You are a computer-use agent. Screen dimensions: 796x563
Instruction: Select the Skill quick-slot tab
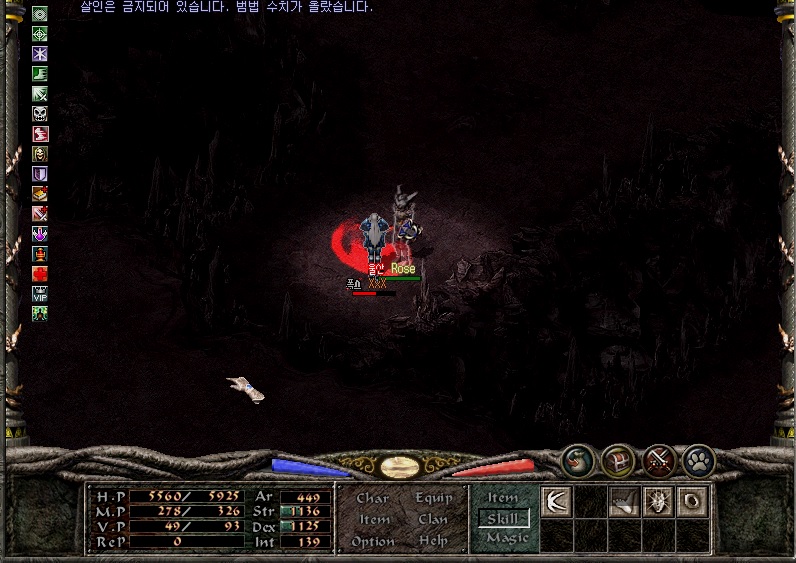point(503,518)
